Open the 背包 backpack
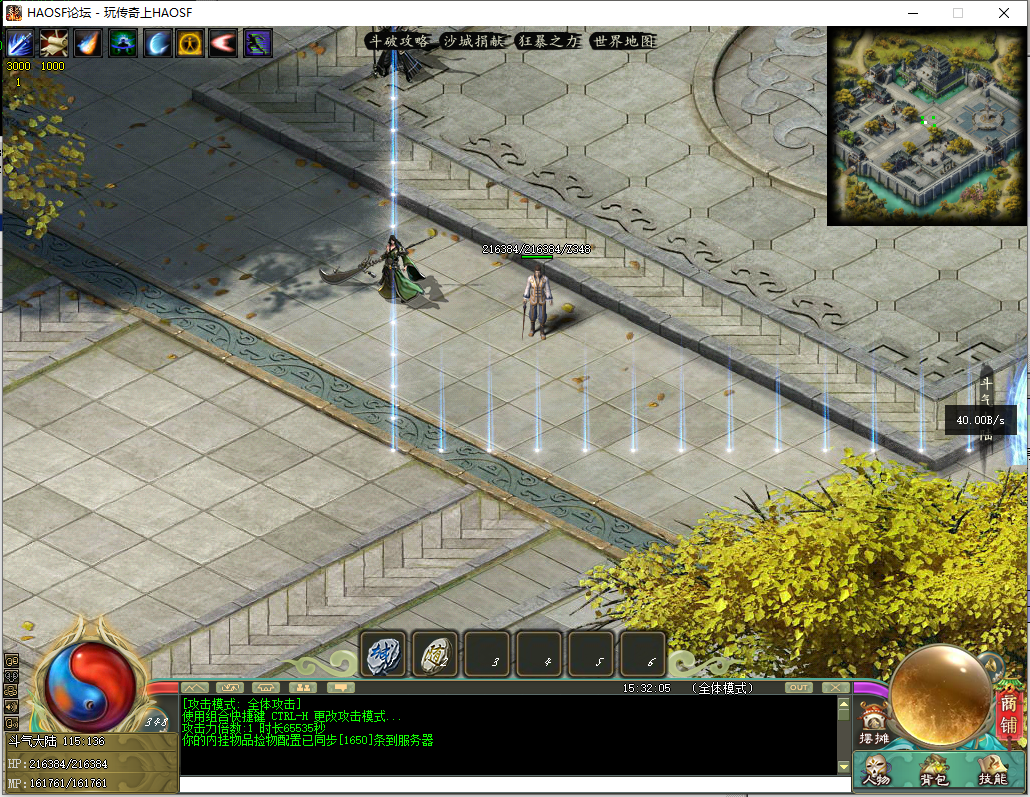The width and height of the screenshot is (1030, 797). click(x=935, y=770)
